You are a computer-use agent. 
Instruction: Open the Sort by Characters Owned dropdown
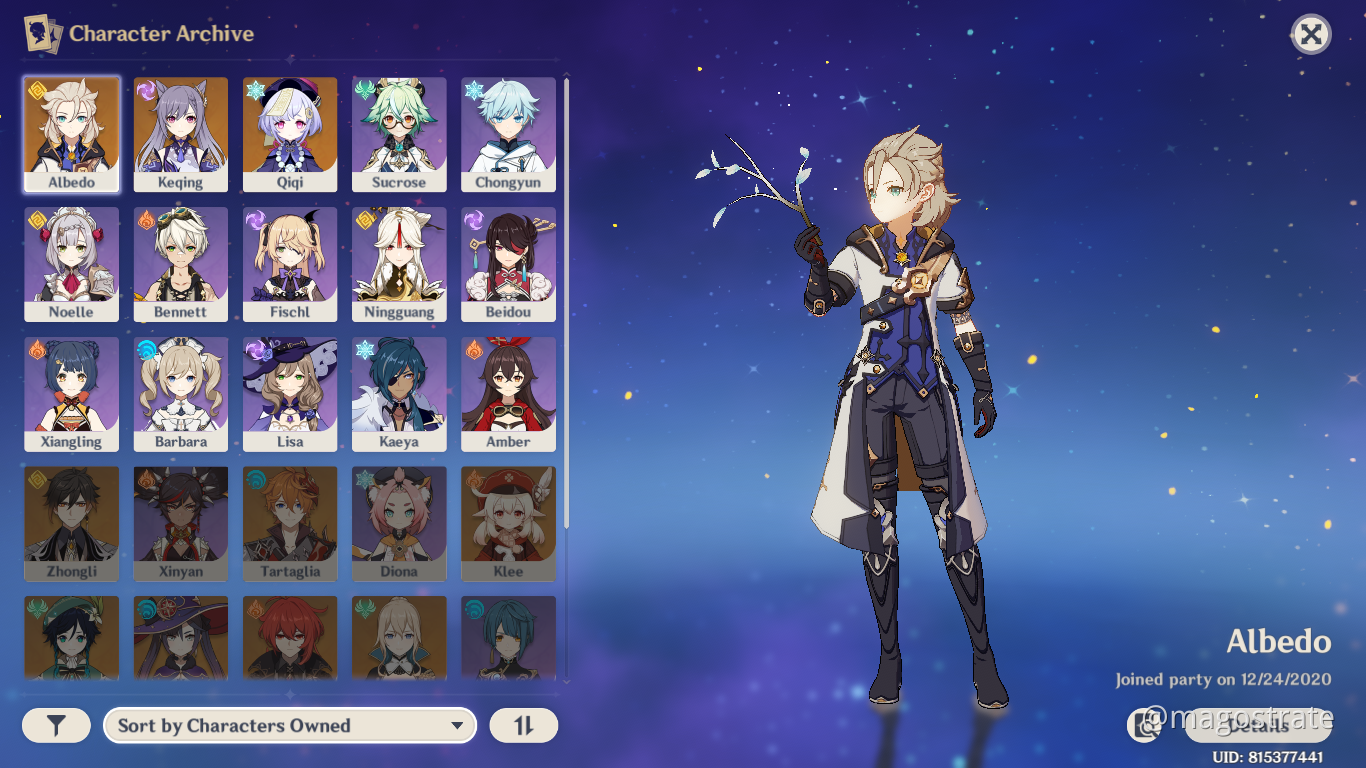289,725
